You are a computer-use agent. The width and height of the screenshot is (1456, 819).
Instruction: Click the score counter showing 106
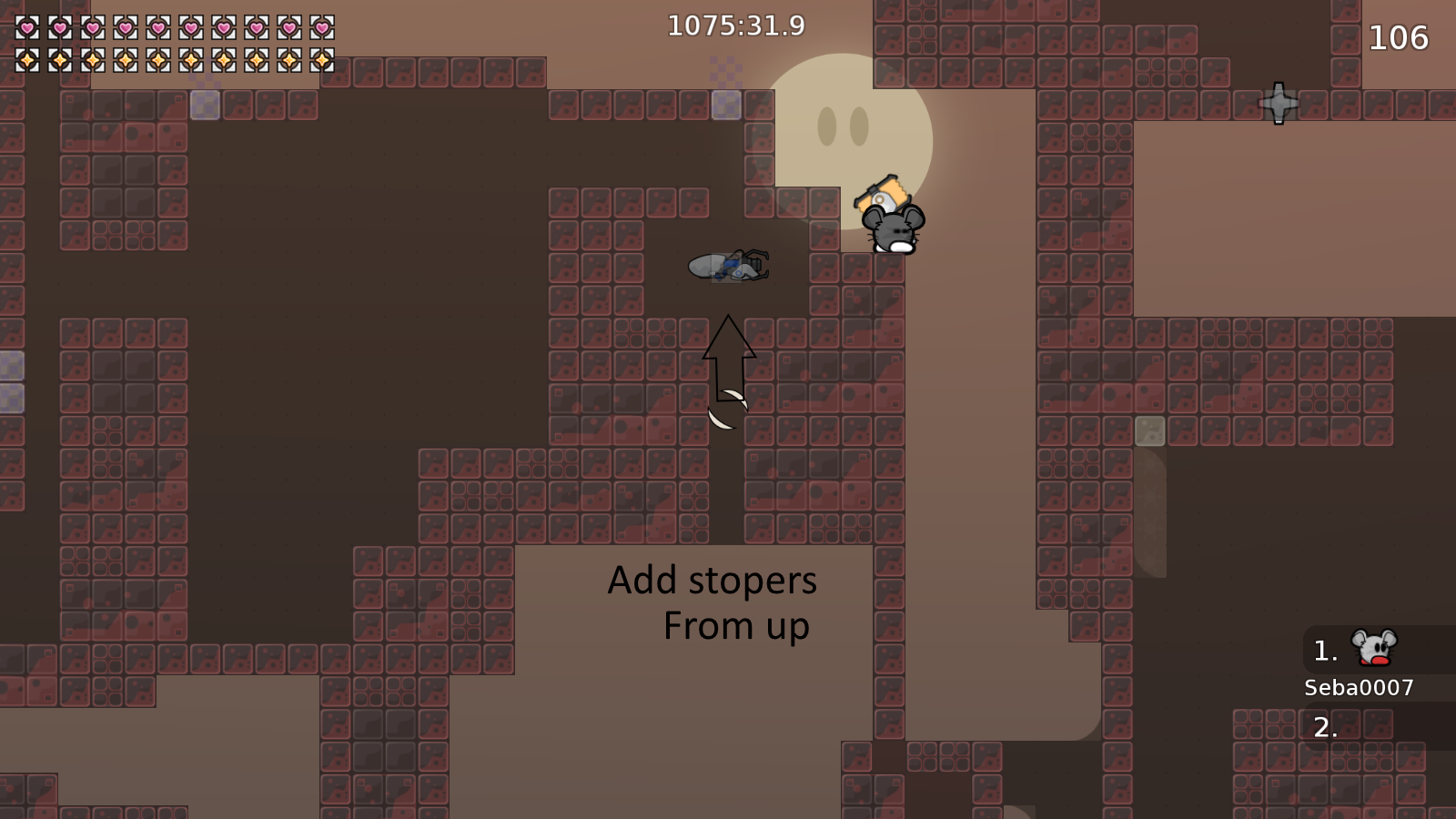coord(1399,38)
